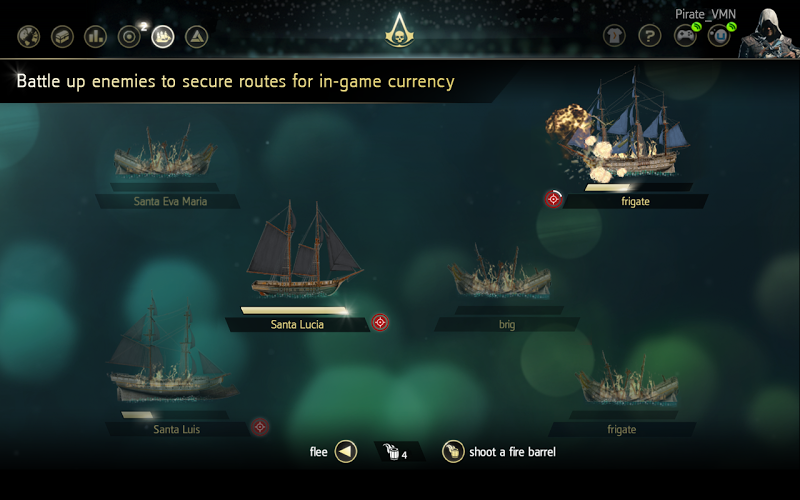
Task: Select the Santa Lucia ship
Action: pos(305,255)
